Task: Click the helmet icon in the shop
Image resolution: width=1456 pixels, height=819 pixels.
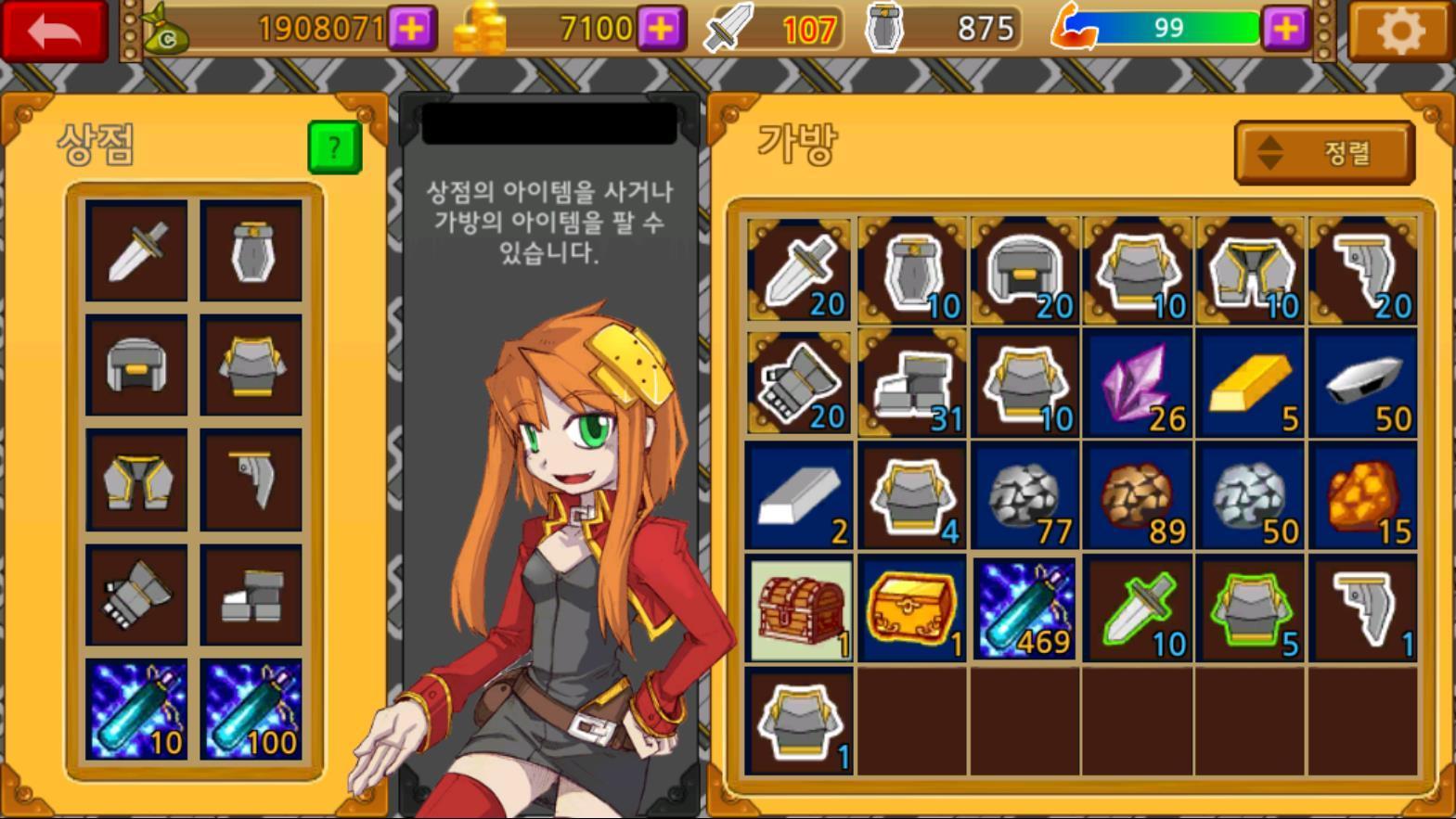Action: click(136, 366)
